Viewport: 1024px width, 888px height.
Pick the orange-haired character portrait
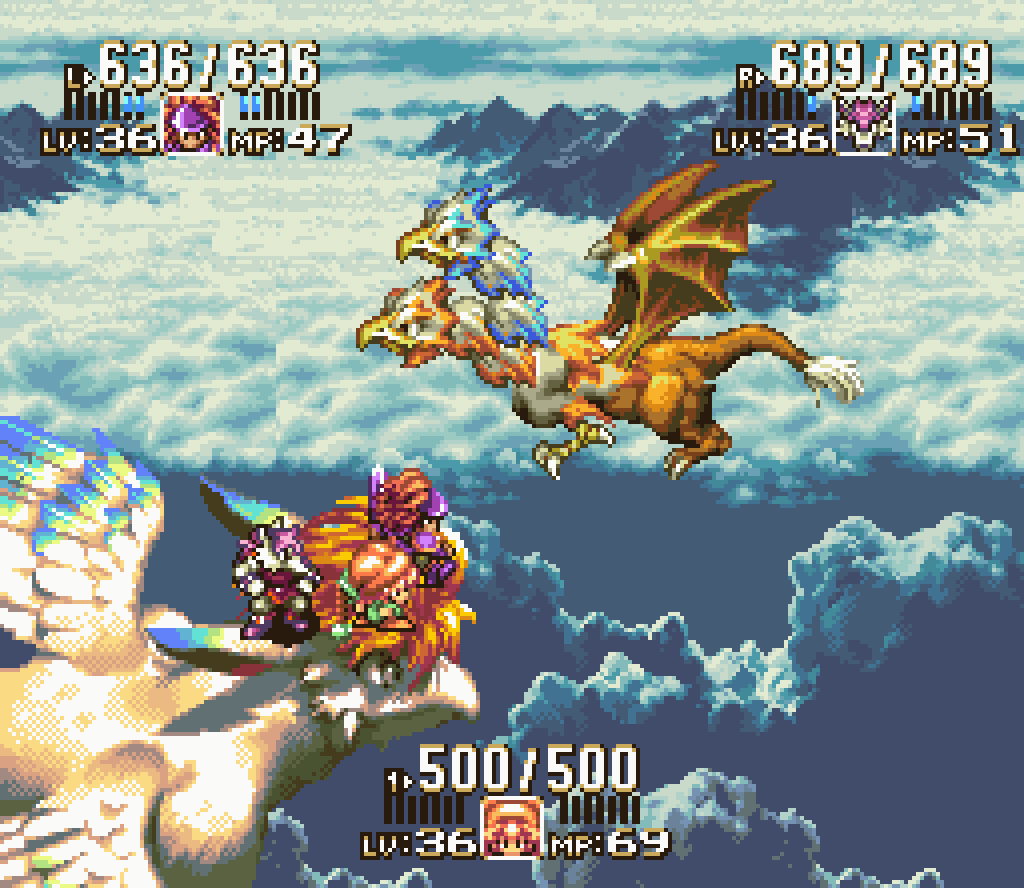point(512,827)
